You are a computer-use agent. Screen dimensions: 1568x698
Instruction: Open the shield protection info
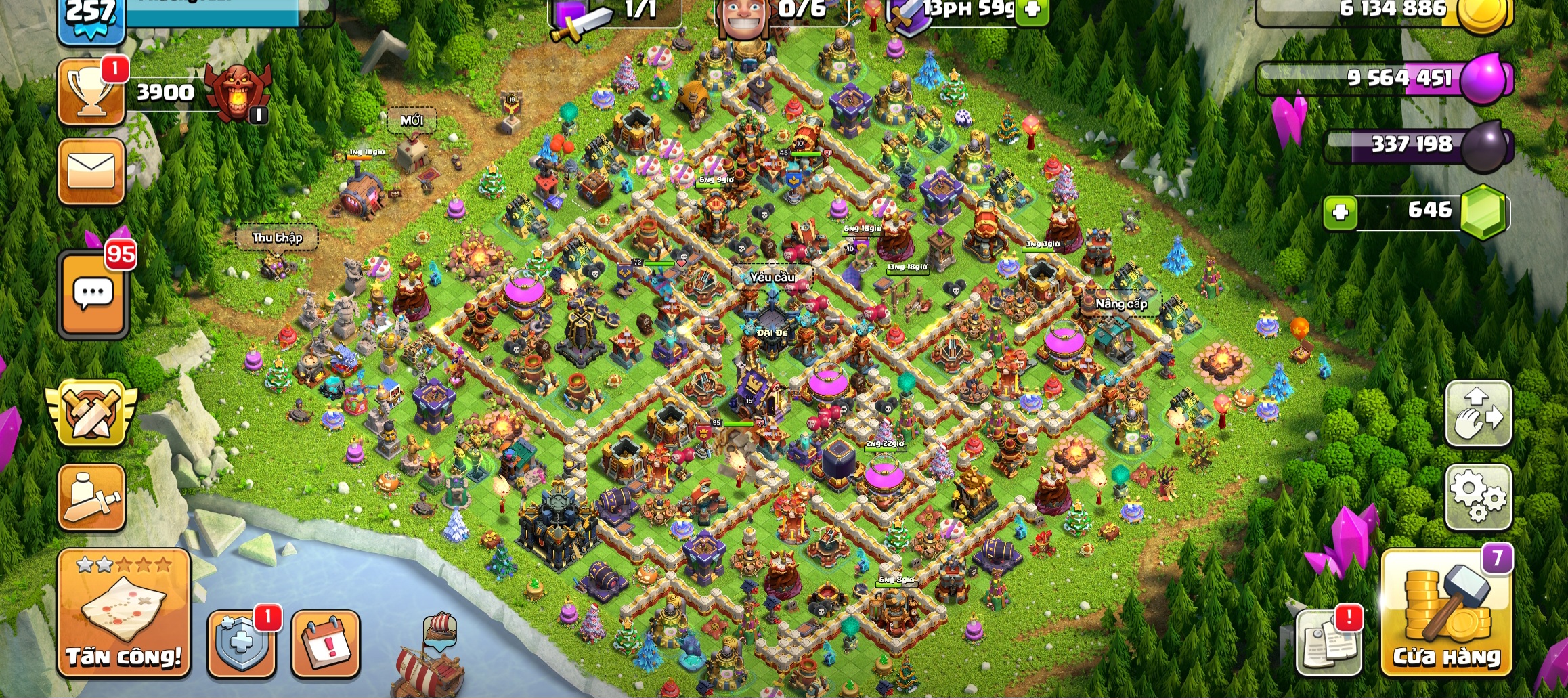point(241,643)
